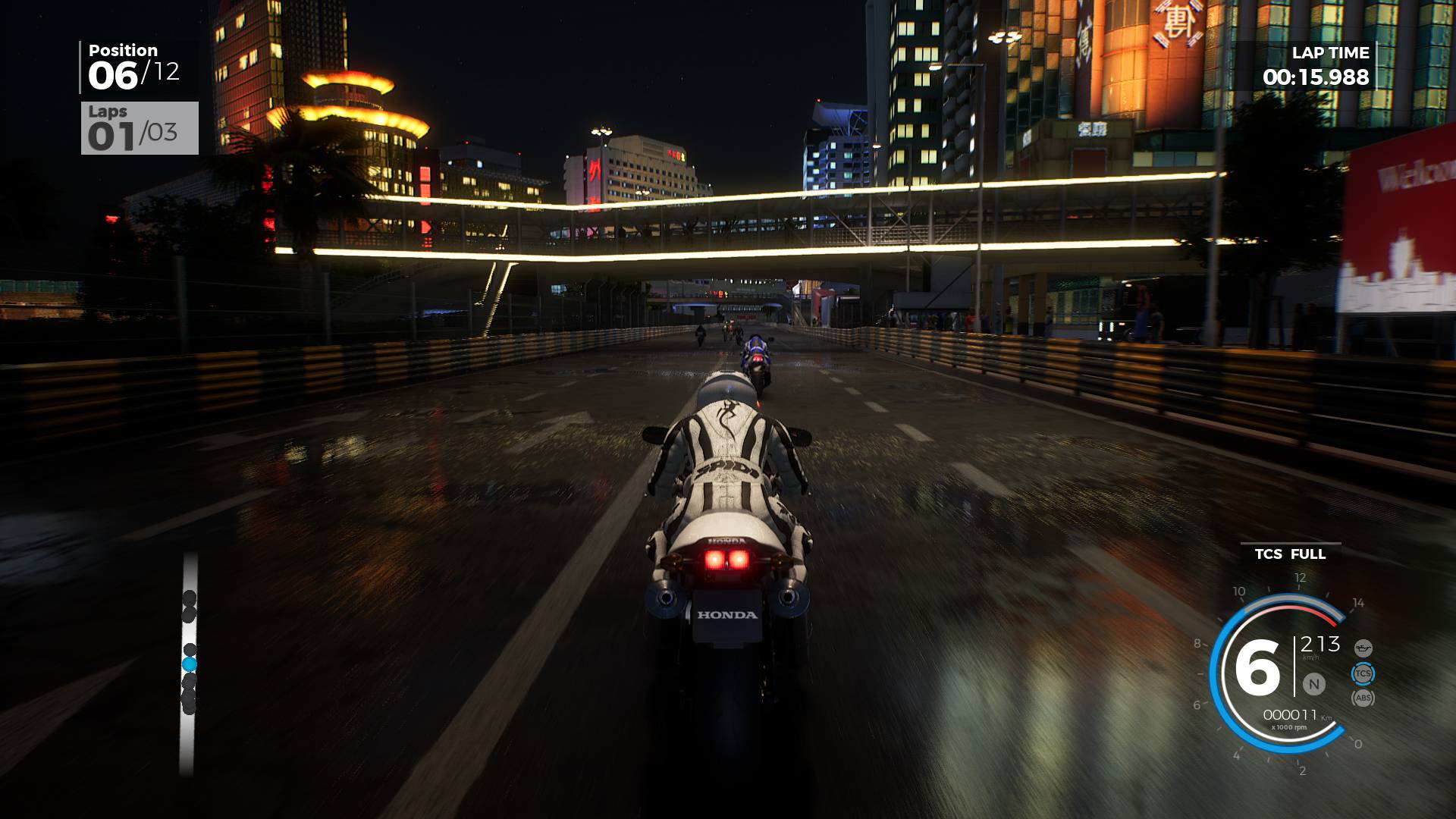Click the gear number 6 display
Image resolution: width=1456 pixels, height=819 pixels.
(x=1257, y=667)
